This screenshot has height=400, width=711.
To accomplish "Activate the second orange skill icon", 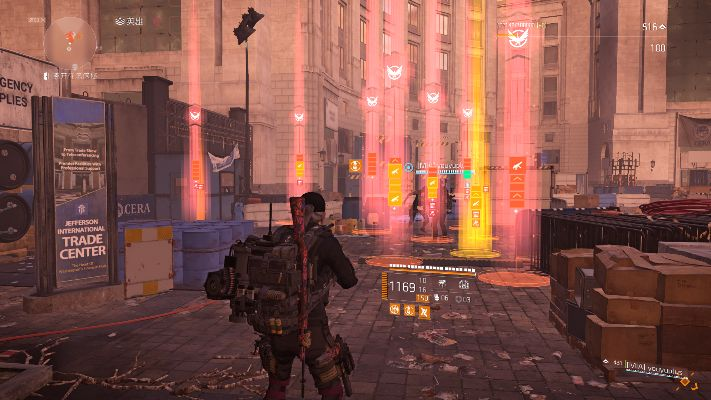I will pos(410,311).
